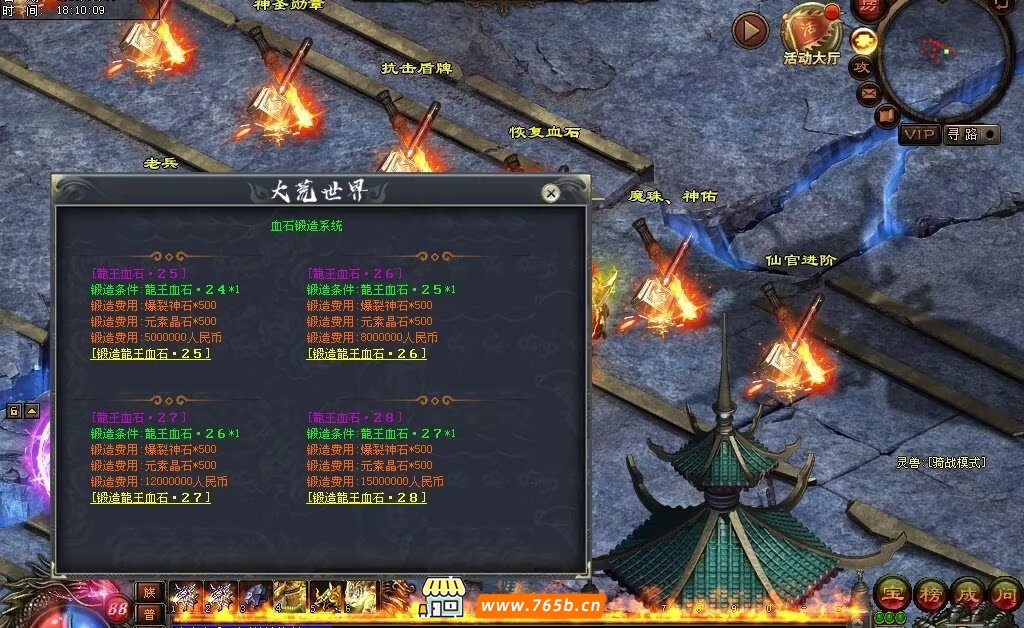
Task: Forge the 龍王血石·25 link
Action: [x=150, y=354]
